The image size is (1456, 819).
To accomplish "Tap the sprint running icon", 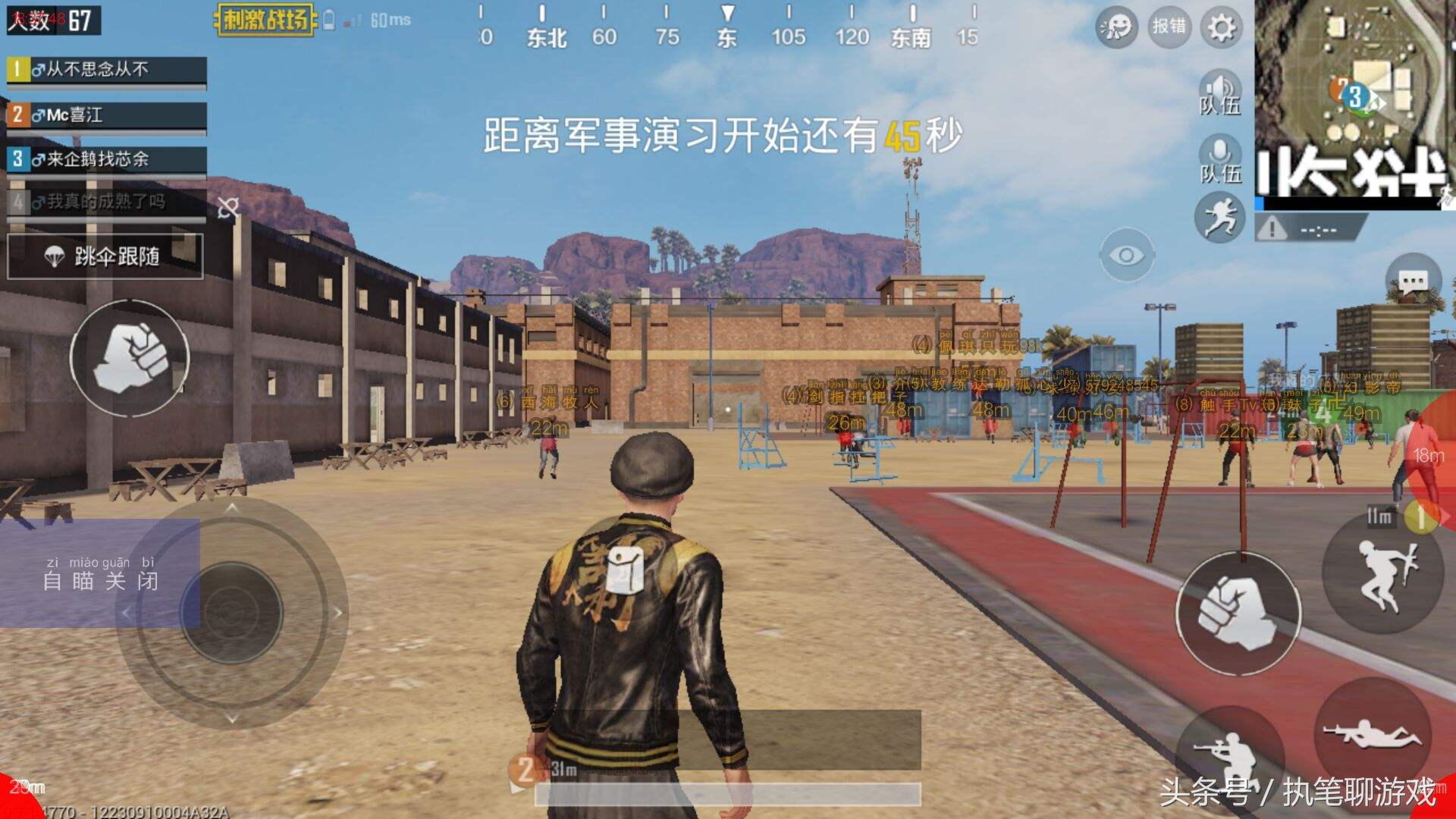I will click(x=1221, y=217).
